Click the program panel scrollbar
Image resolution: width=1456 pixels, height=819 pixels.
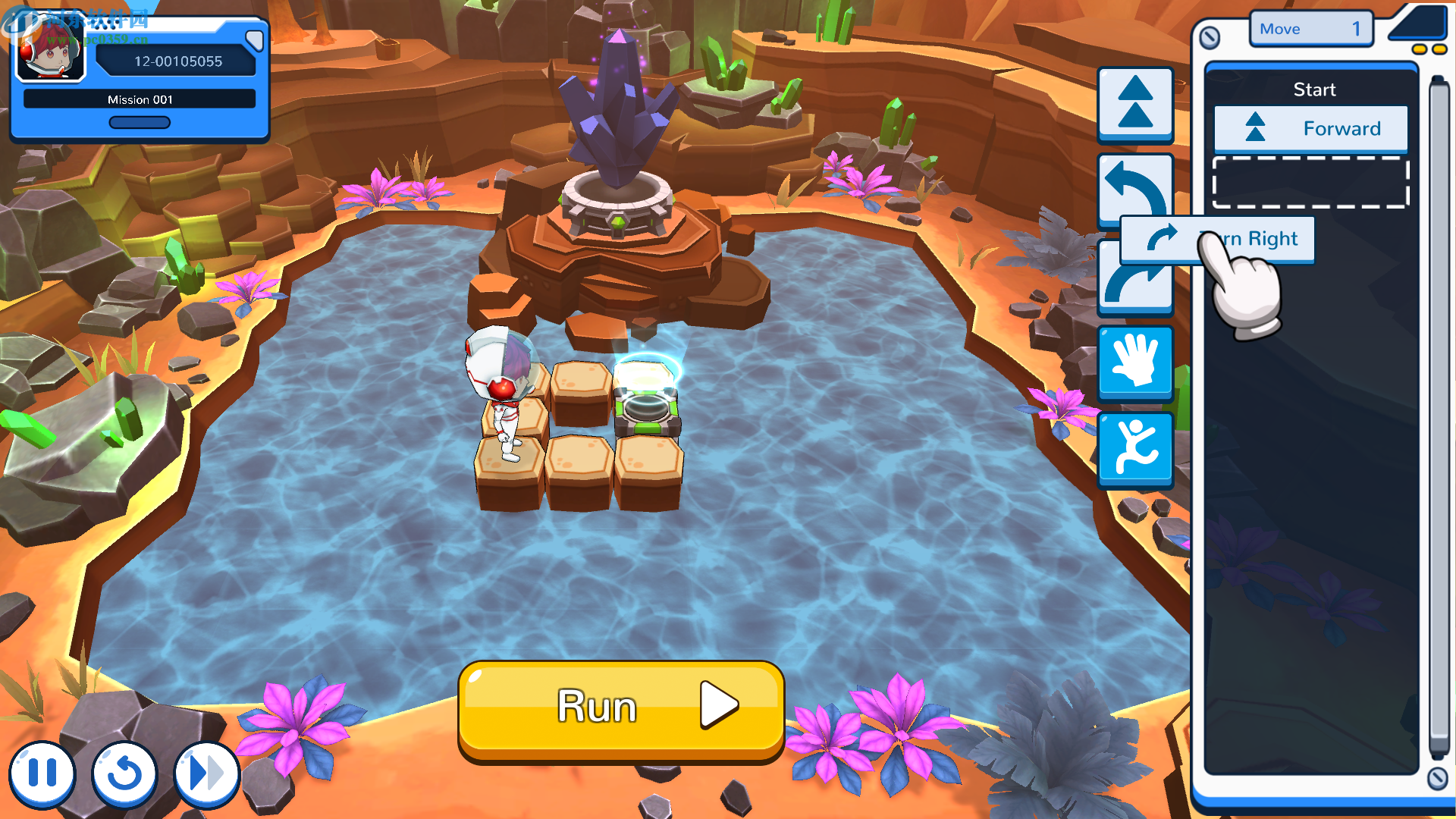[x=1439, y=417]
